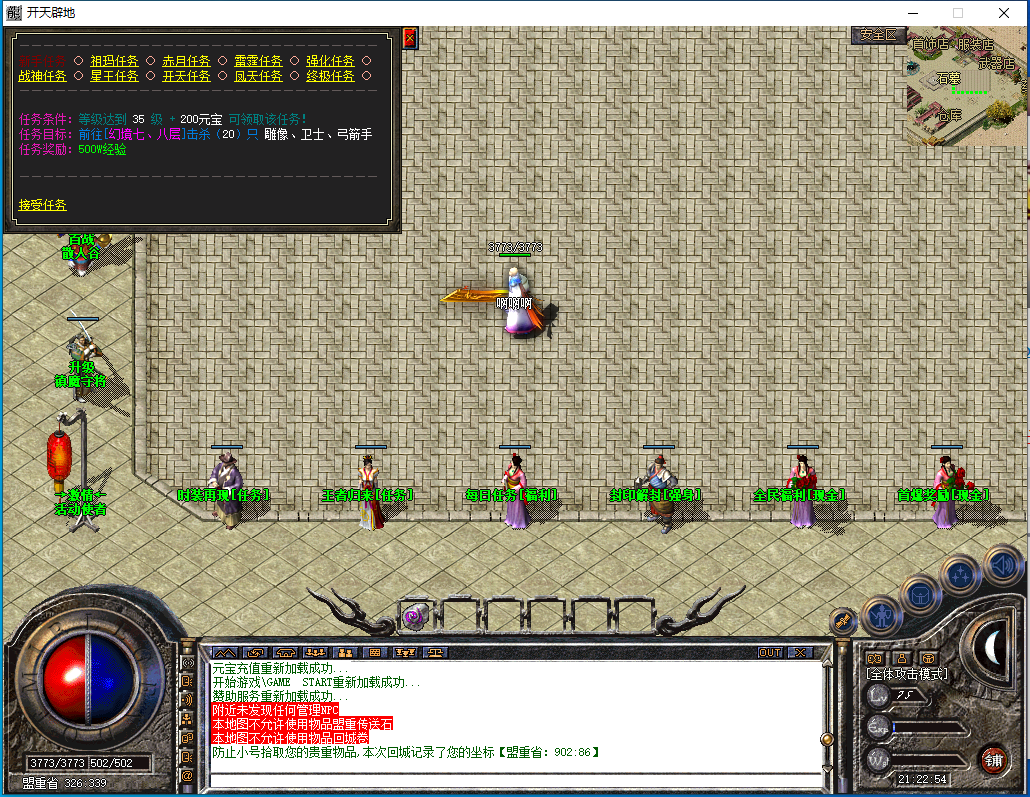Screen dimensions: 1030x797
Task: Choose the 凤天任务 quest link
Action: (258, 76)
